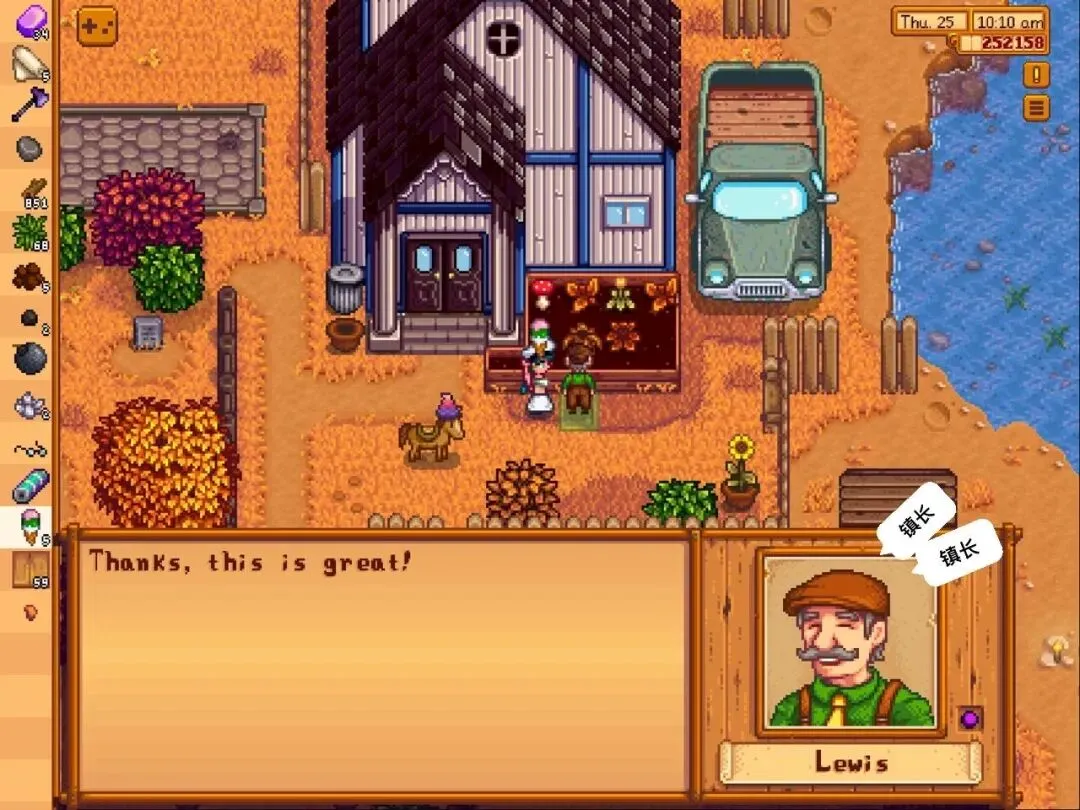Pick the glasses item in the toolbar
1080x810 pixels.
point(30,449)
